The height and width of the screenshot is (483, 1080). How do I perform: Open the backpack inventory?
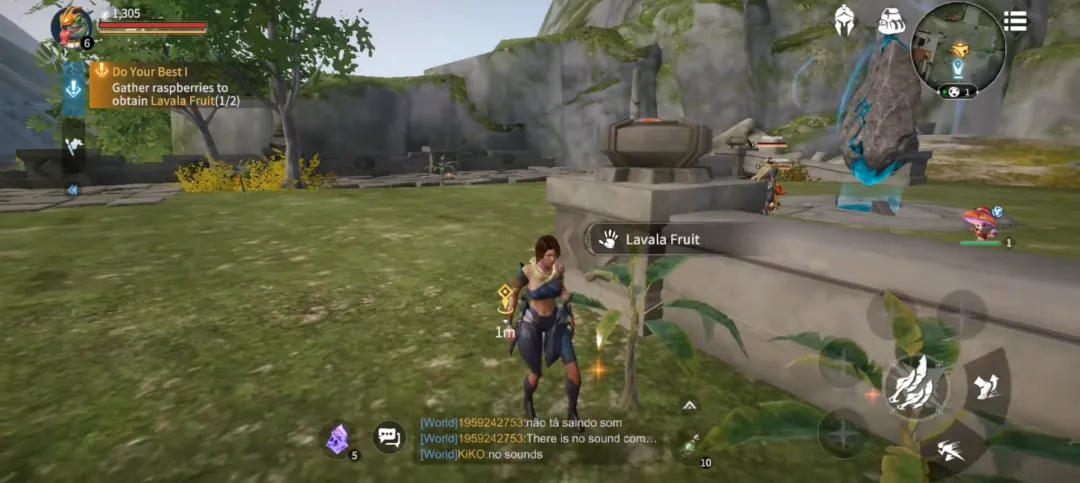[890, 20]
